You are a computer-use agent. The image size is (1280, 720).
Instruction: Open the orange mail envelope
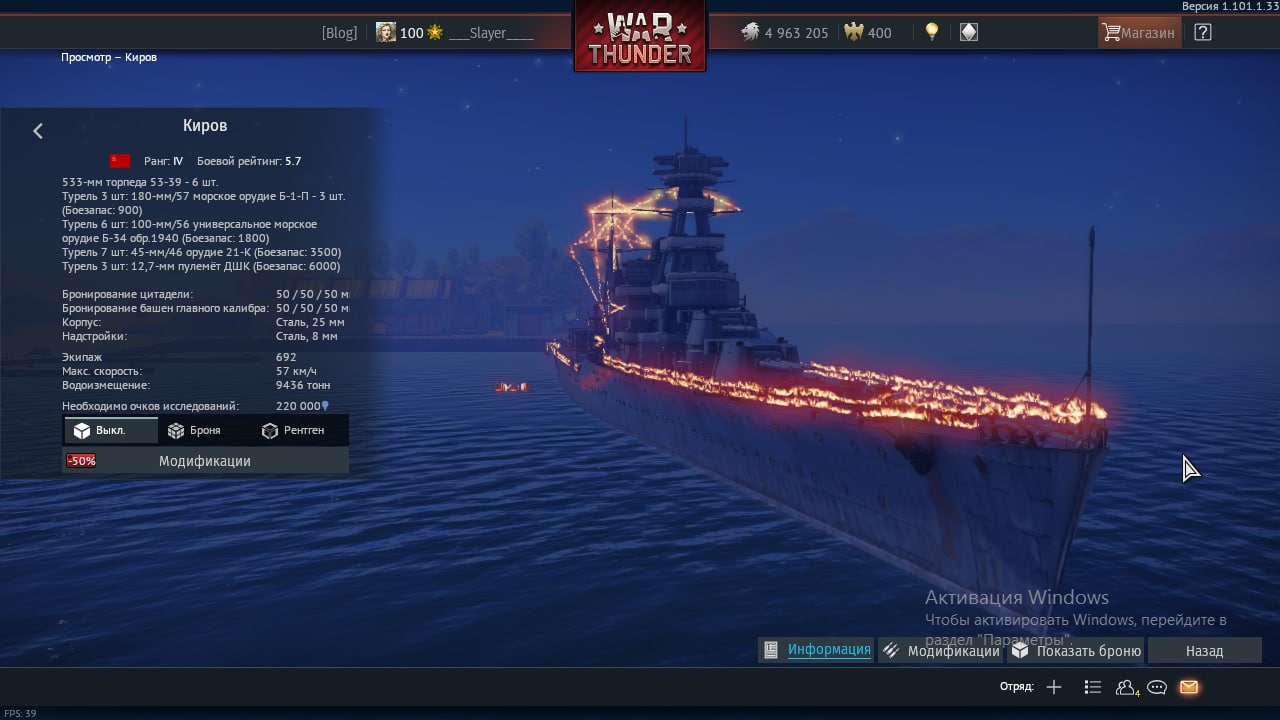(1188, 687)
